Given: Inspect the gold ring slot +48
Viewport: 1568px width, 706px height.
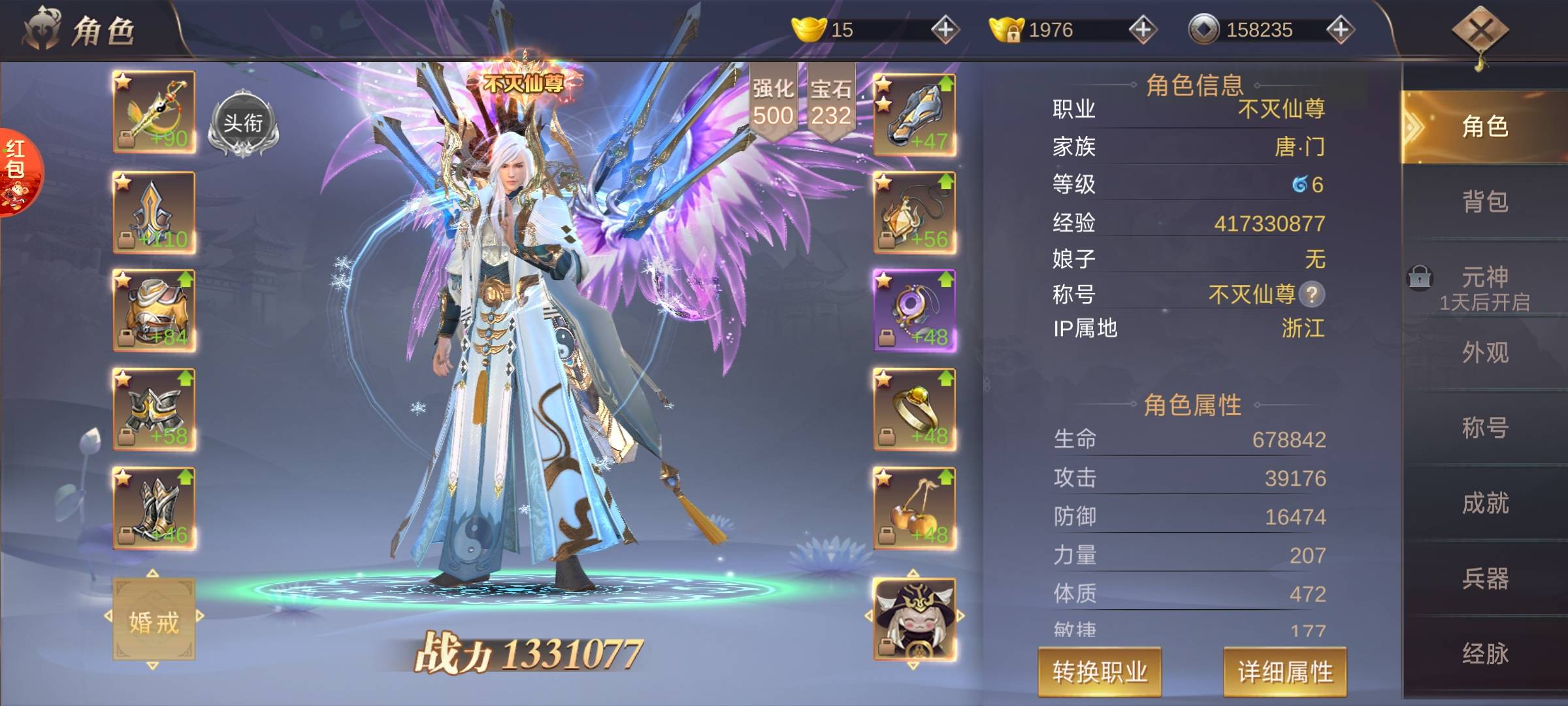Looking at the screenshot, I should point(915,410).
